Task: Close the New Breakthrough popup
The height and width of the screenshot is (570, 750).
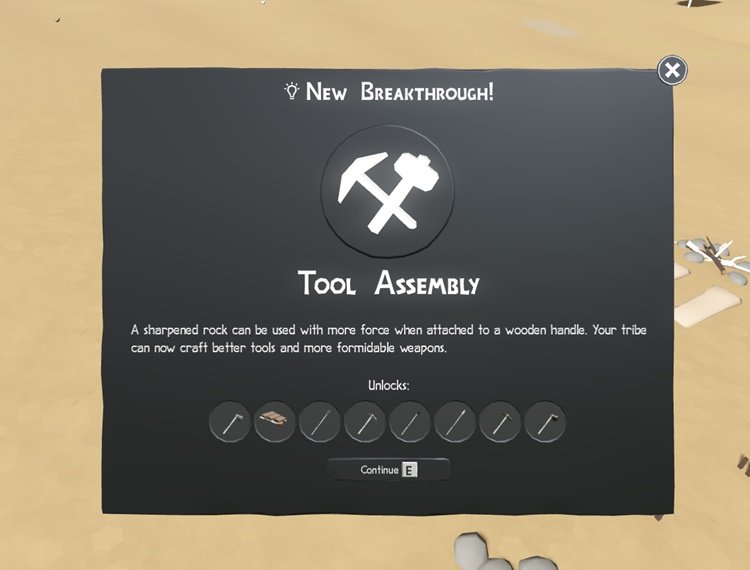Action: coord(672,70)
